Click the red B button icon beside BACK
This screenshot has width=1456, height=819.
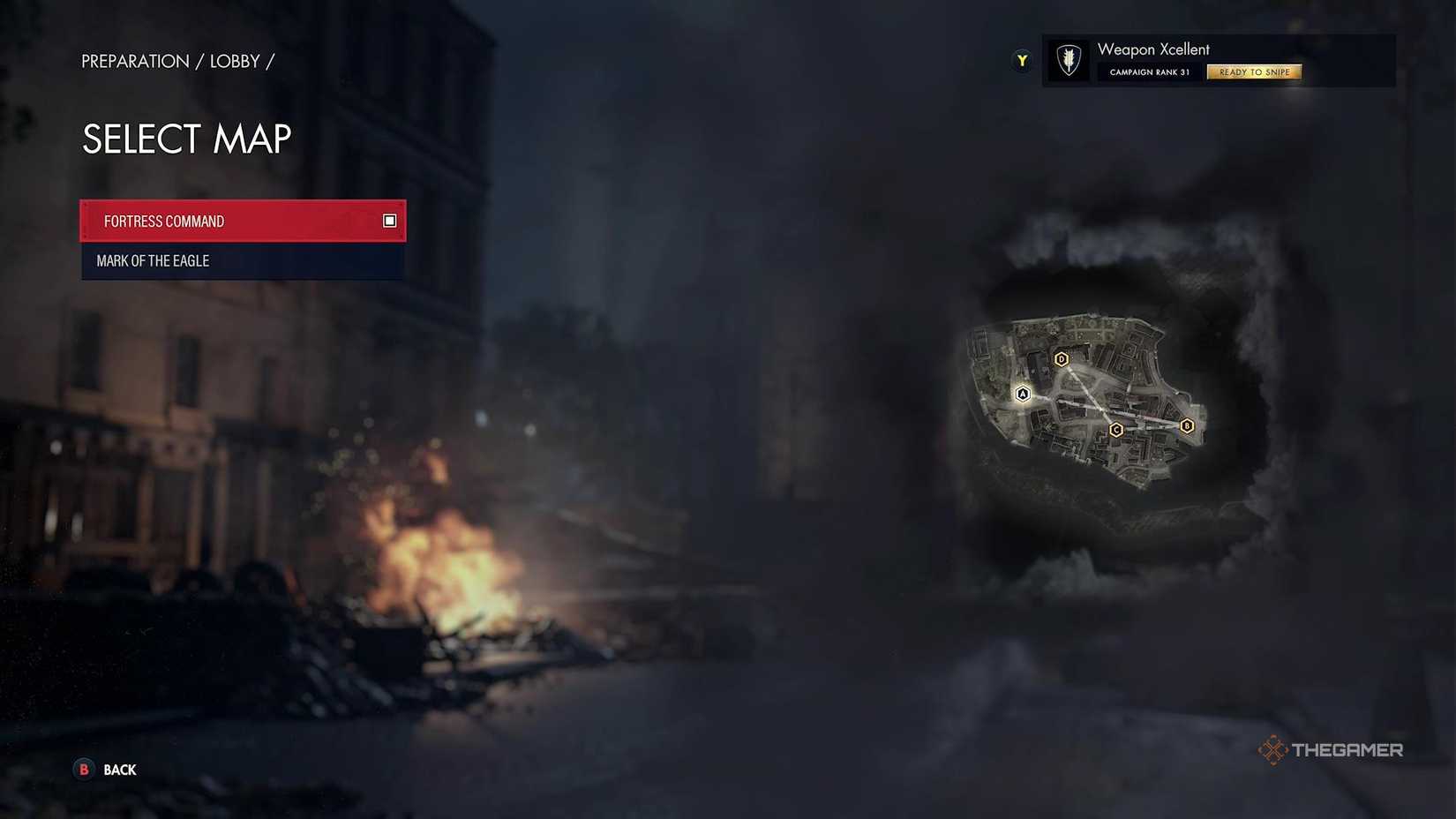[x=83, y=770]
